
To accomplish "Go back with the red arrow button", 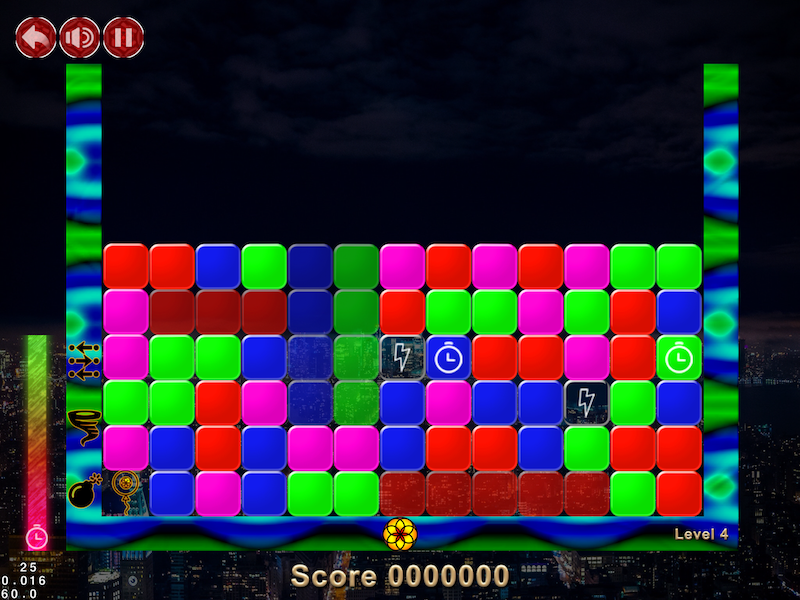I will point(36,38).
